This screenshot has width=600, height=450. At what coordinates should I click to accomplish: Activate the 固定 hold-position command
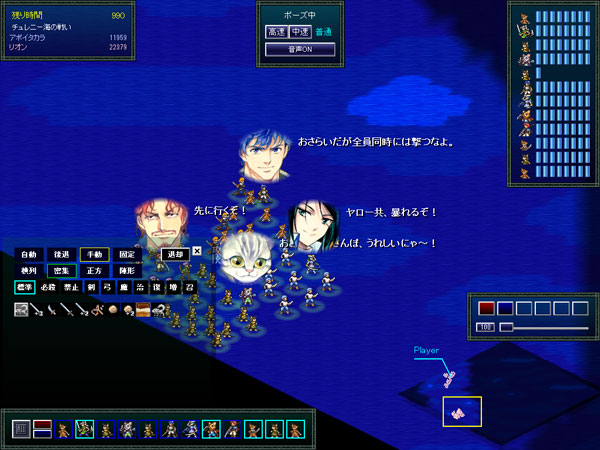pyautogui.click(x=126, y=254)
